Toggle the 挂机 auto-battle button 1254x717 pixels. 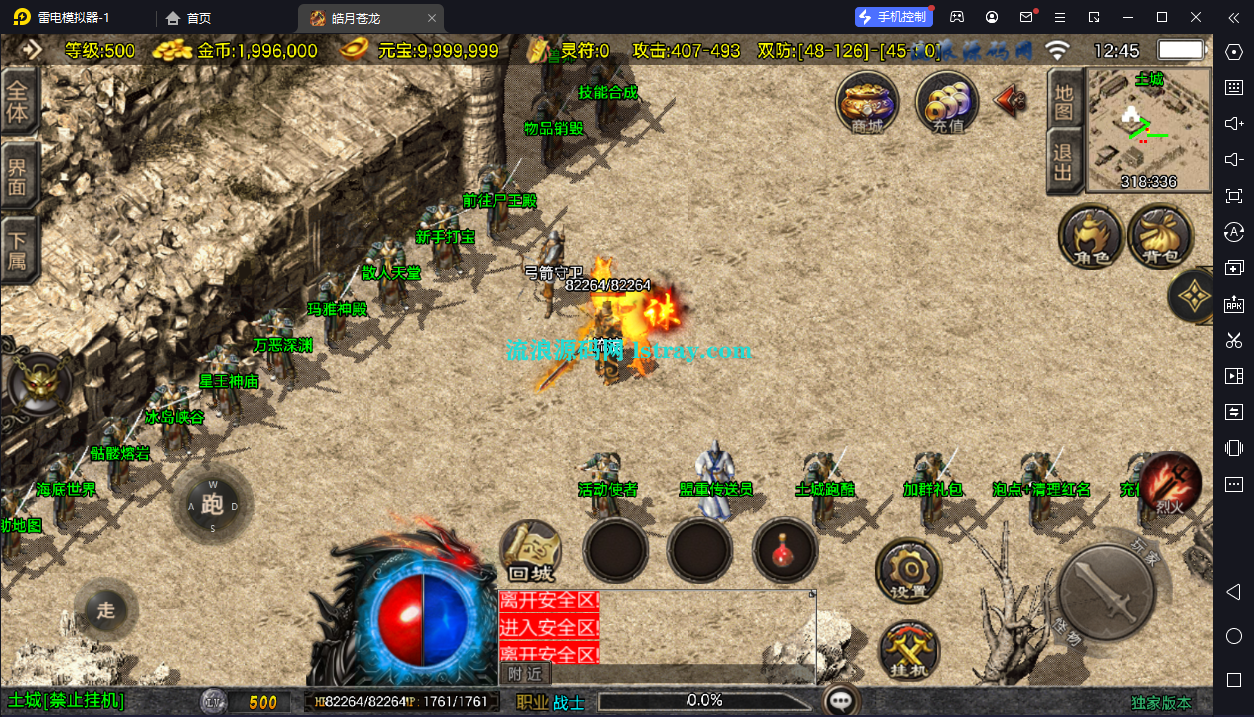click(909, 650)
